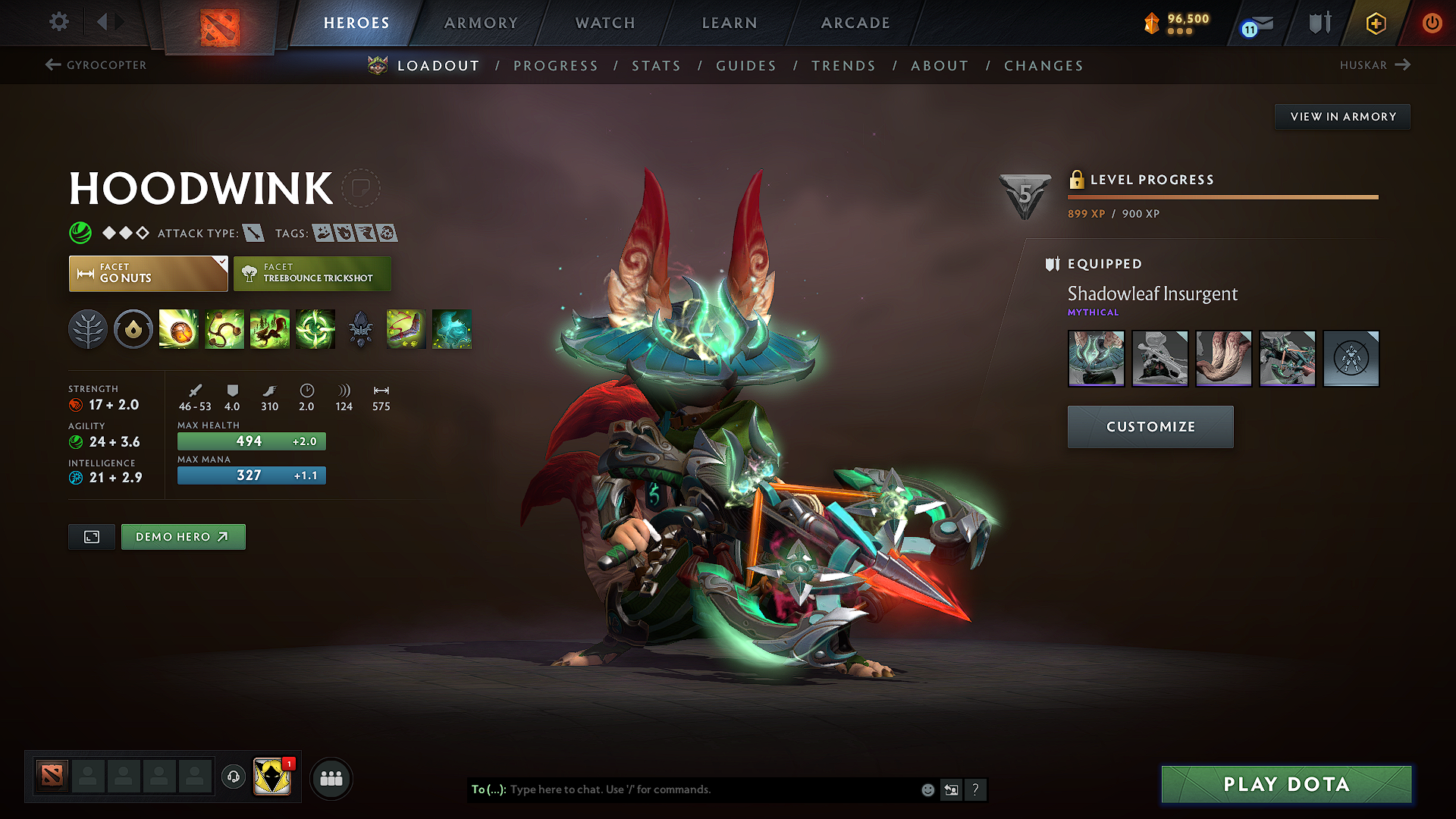Toggle the hero portrait view button
The height and width of the screenshot is (819, 1456).
click(x=91, y=536)
